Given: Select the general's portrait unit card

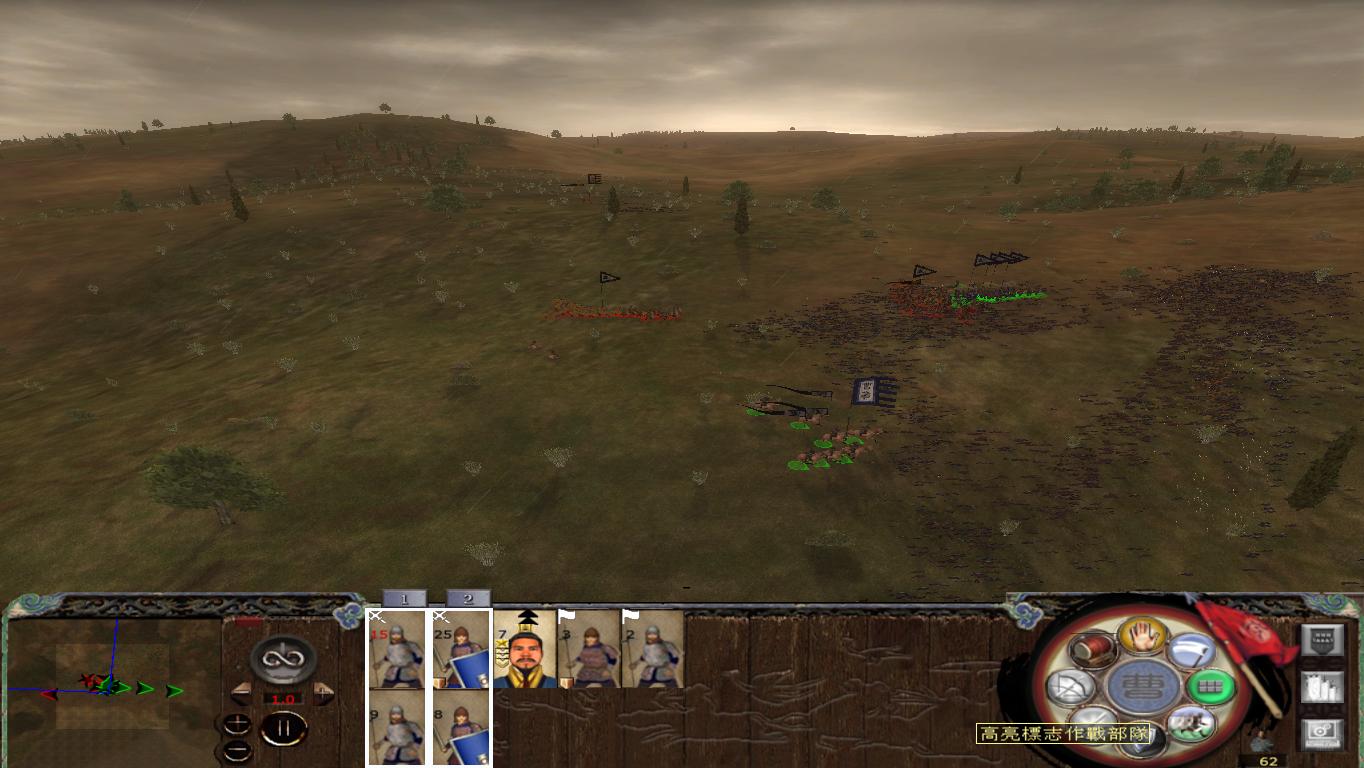Looking at the screenshot, I should (x=522, y=651).
